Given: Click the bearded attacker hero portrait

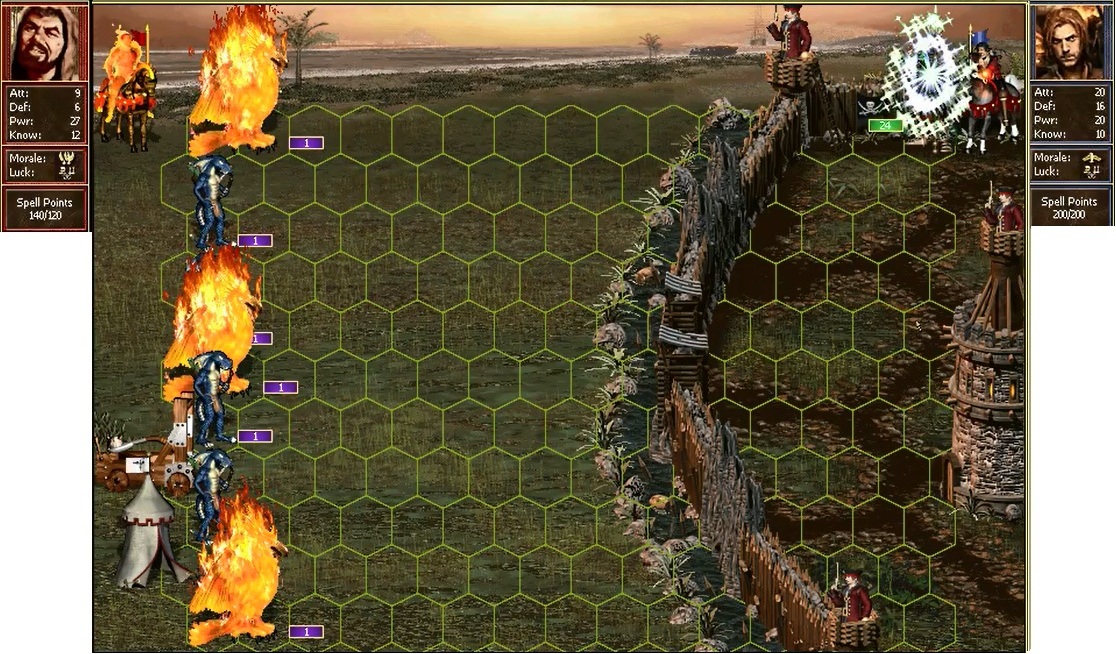Looking at the screenshot, I should coord(45,44).
